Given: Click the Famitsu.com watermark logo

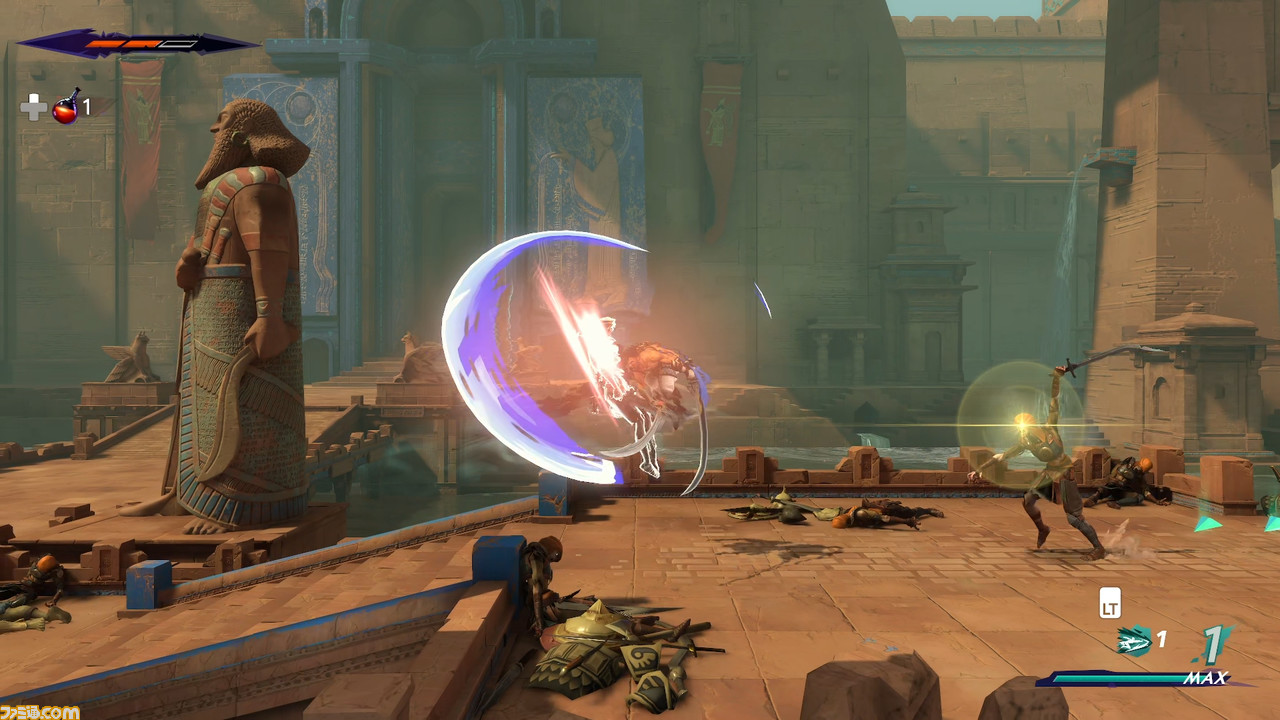Looking at the screenshot, I should point(40,711).
